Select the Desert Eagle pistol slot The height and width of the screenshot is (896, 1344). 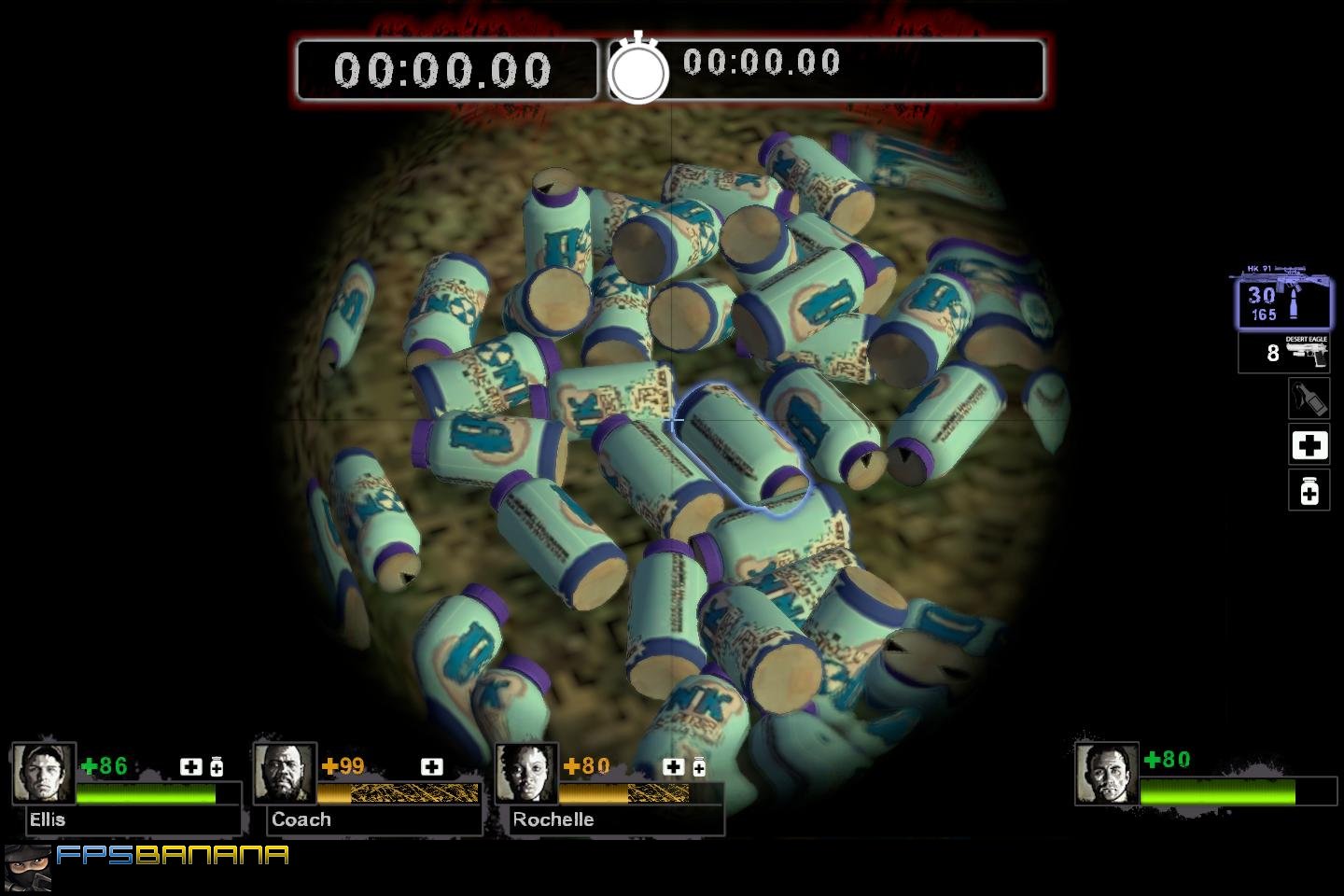pos(1285,352)
